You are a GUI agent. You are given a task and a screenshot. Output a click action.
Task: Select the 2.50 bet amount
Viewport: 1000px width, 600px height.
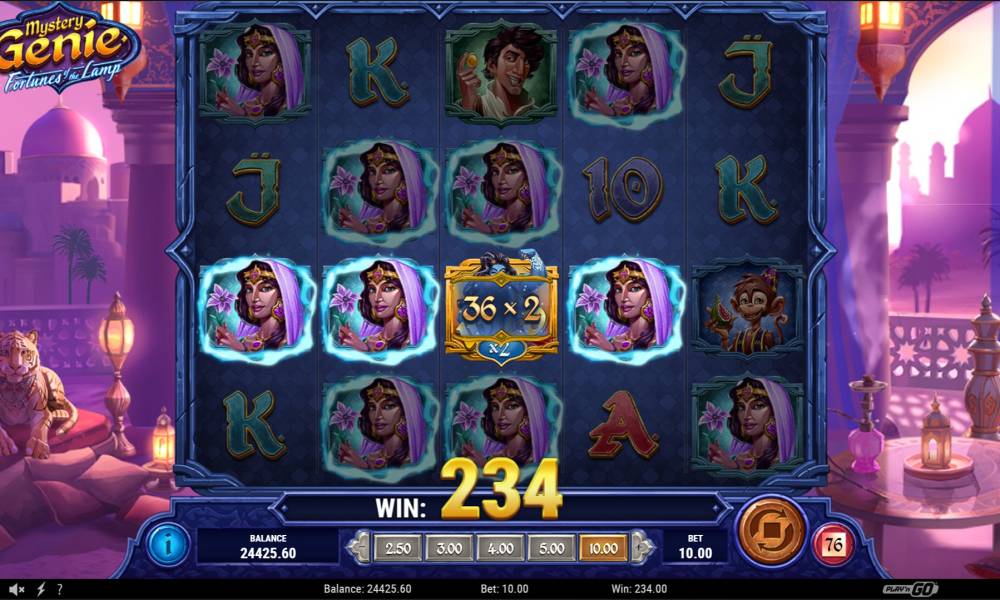(397, 547)
